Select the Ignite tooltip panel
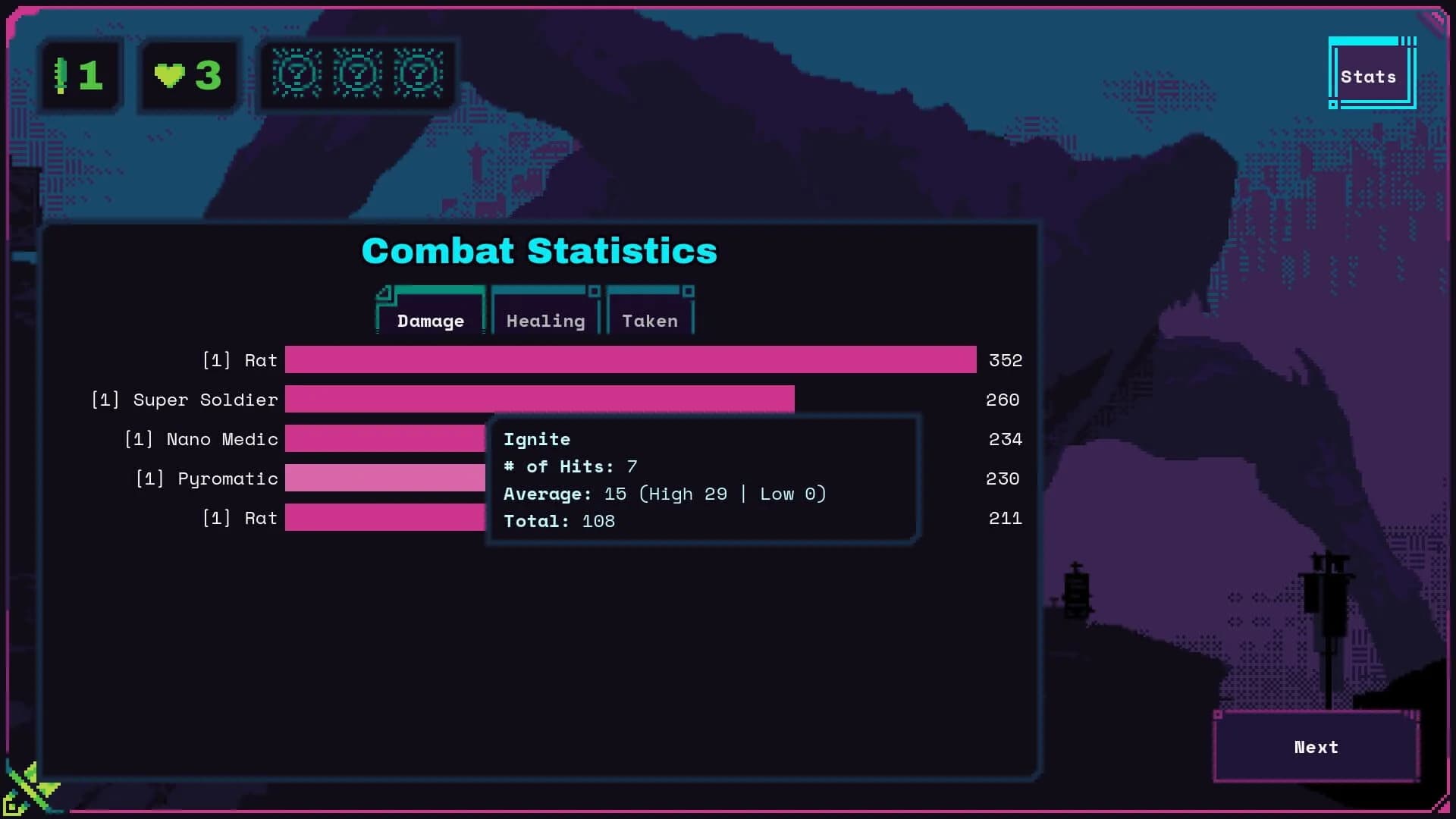 pyautogui.click(x=701, y=479)
